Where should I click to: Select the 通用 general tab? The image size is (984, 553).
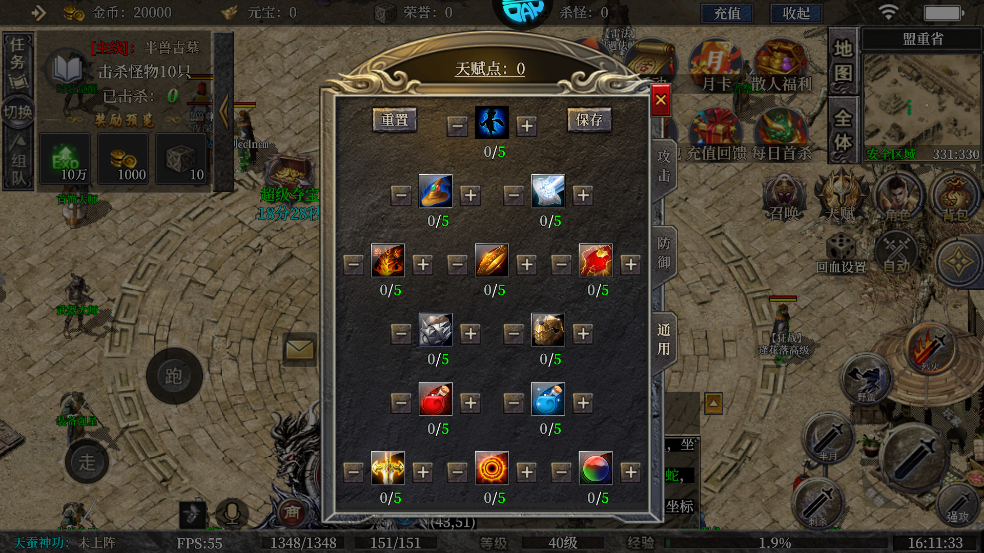[664, 339]
